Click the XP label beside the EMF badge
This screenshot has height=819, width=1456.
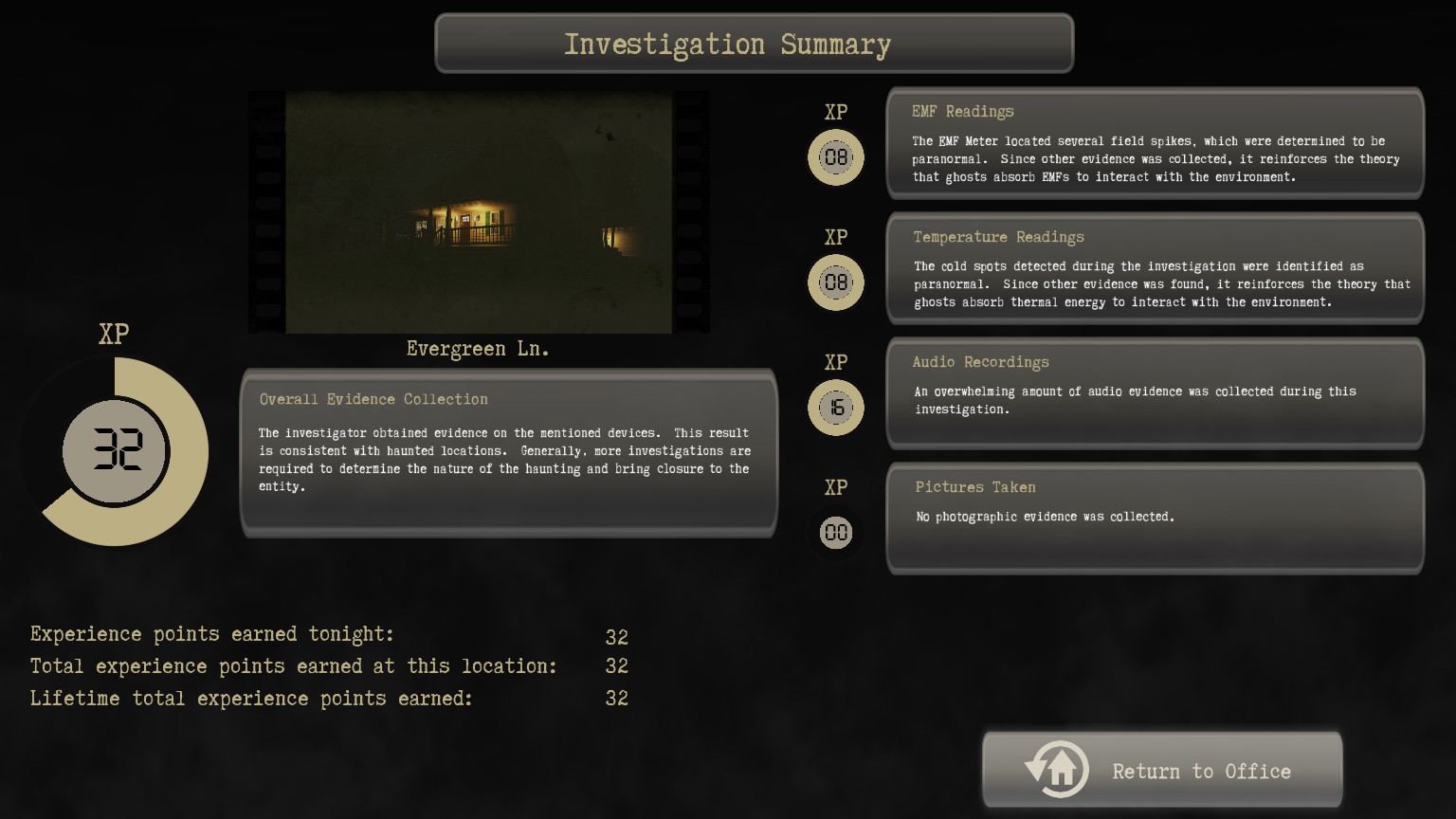[835, 112]
